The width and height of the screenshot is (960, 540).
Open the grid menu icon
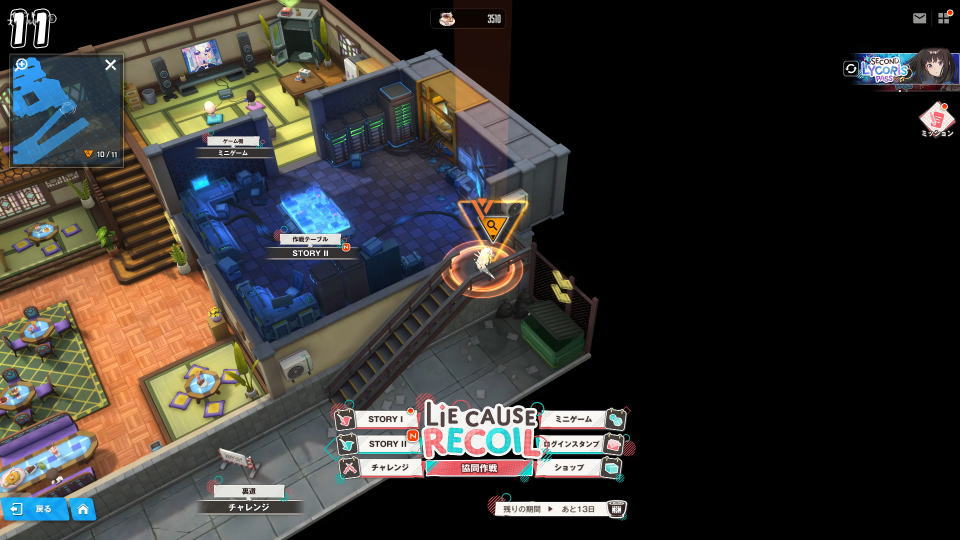coord(943,18)
